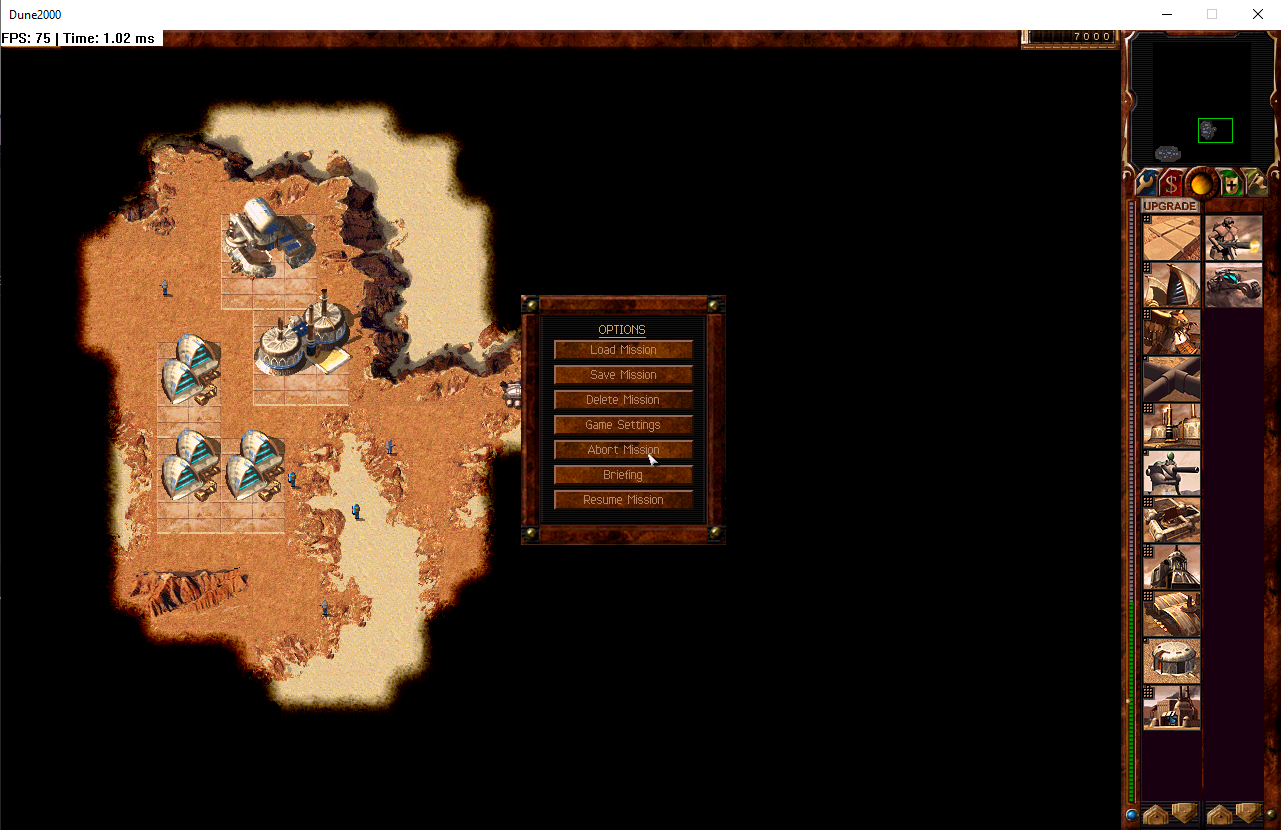Select the Quad vehicle build icon

pos(1233,286)
